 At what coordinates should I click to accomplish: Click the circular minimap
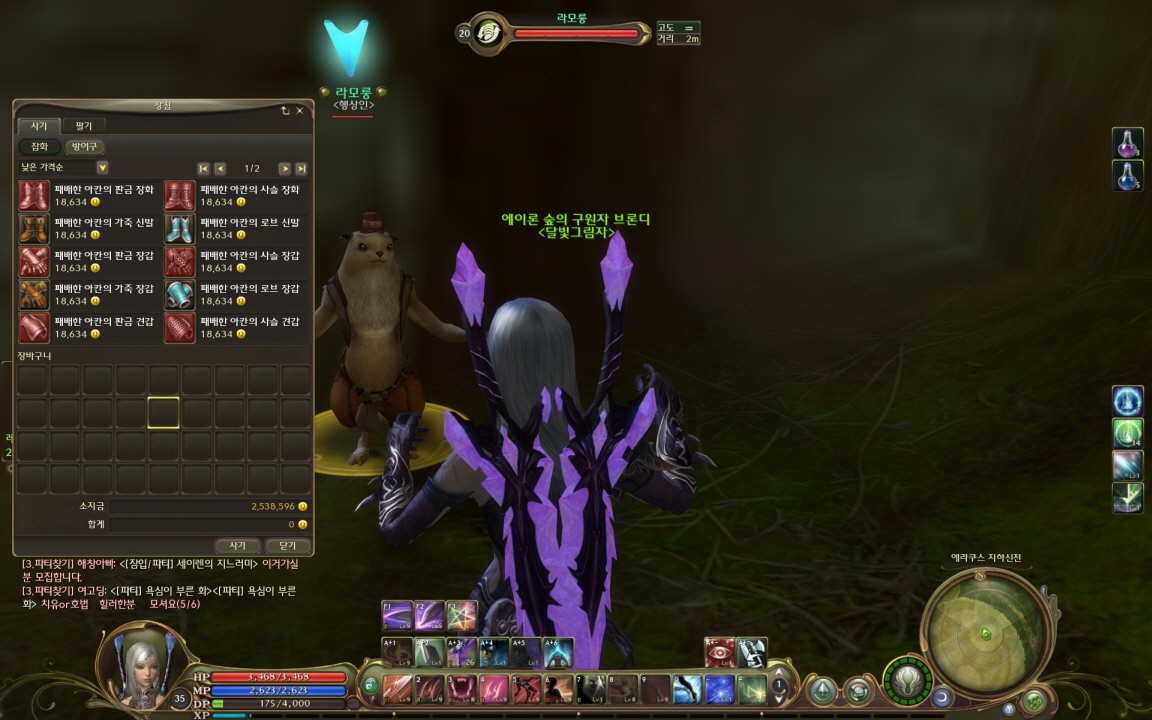pyautogui.click(x=986, y=631)
